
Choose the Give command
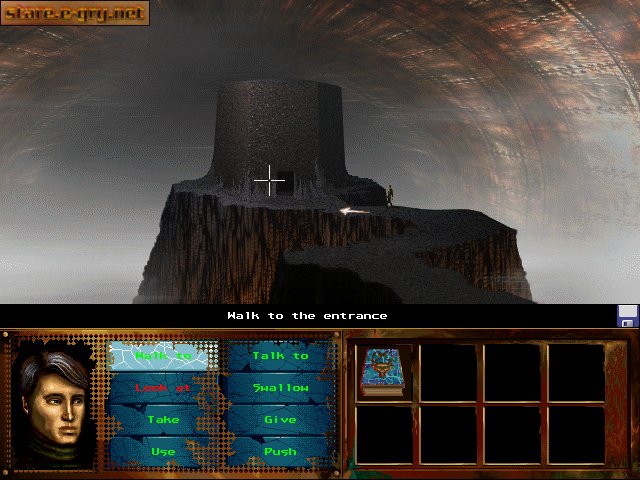point(280,420)
